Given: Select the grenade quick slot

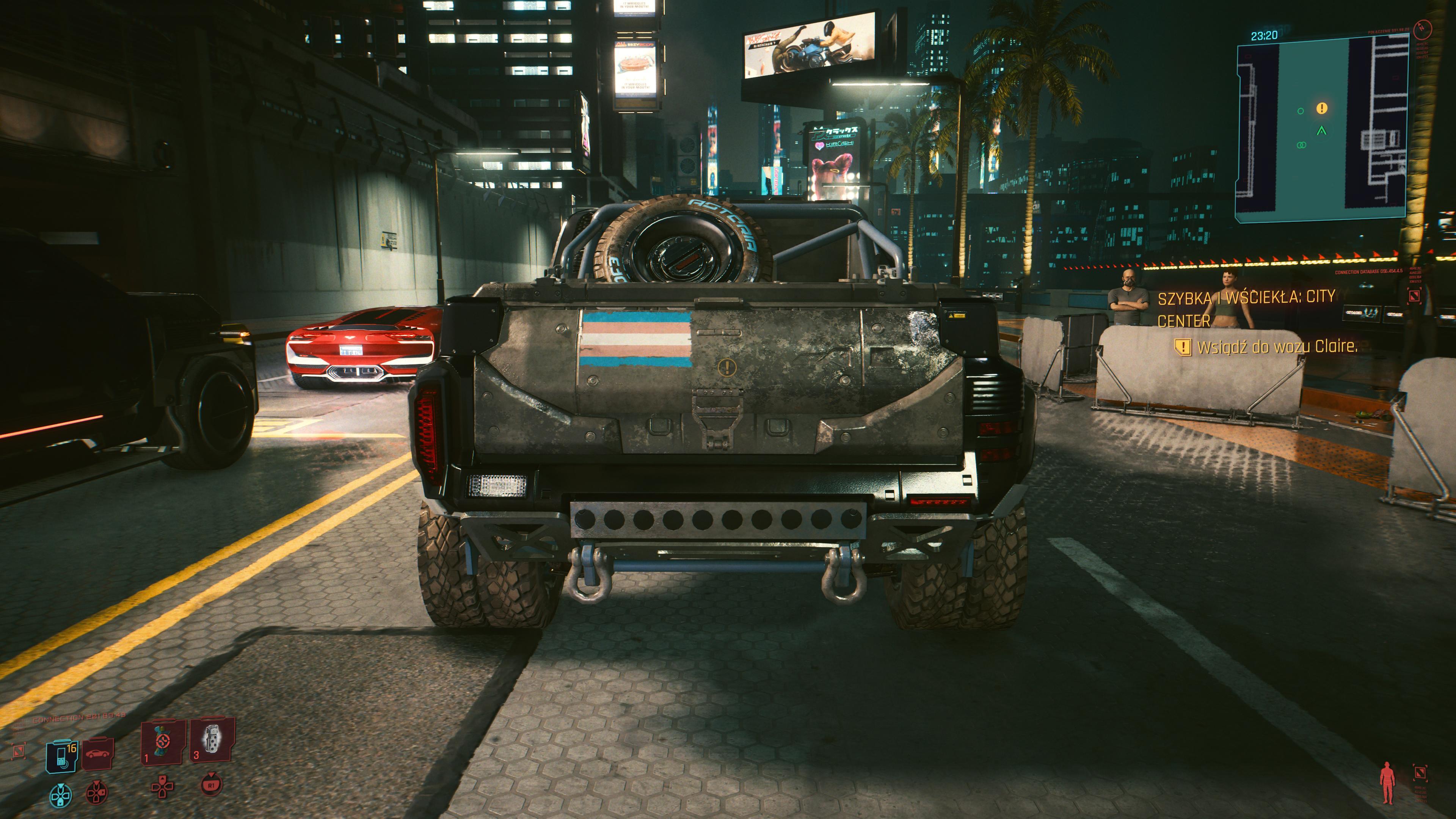Looking at the screenshot, I should click(x=212, y=740).
